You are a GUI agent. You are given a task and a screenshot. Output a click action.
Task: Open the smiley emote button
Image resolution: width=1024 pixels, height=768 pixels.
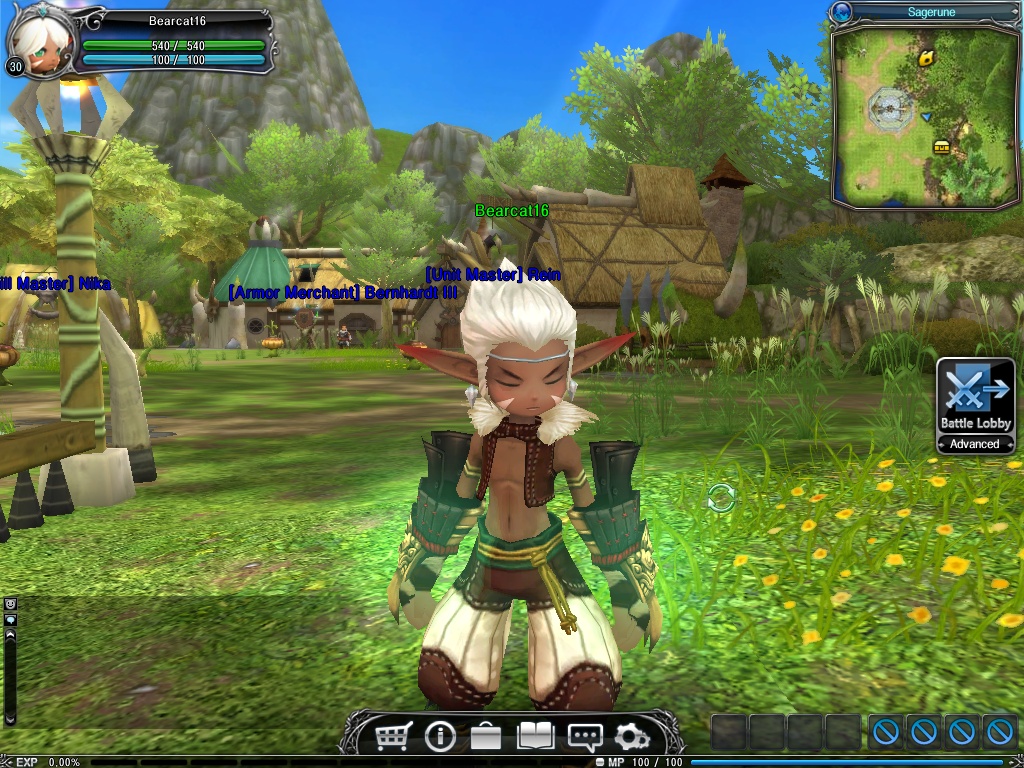click(11, 604)
